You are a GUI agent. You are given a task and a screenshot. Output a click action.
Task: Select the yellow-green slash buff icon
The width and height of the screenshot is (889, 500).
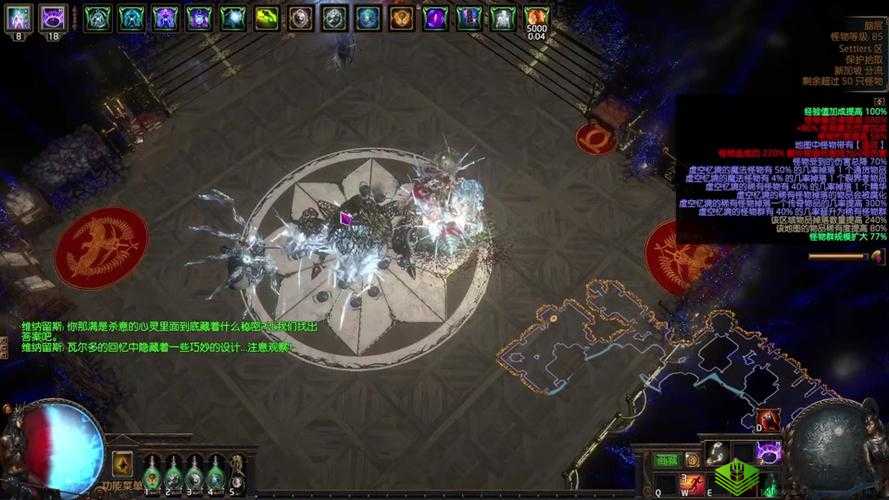[x=266, y=18]
